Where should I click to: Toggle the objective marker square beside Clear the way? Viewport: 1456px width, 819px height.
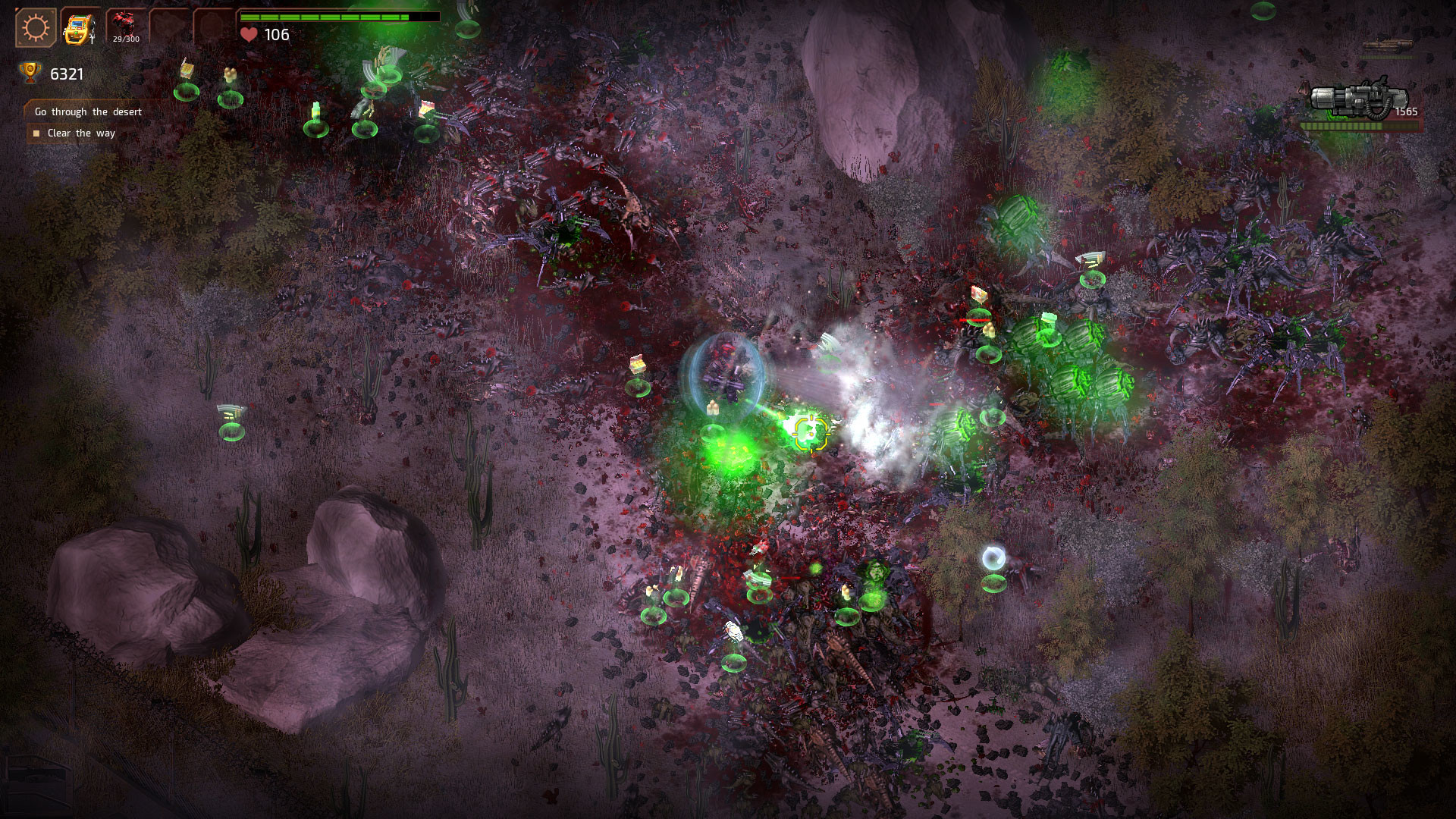point(36,133)
